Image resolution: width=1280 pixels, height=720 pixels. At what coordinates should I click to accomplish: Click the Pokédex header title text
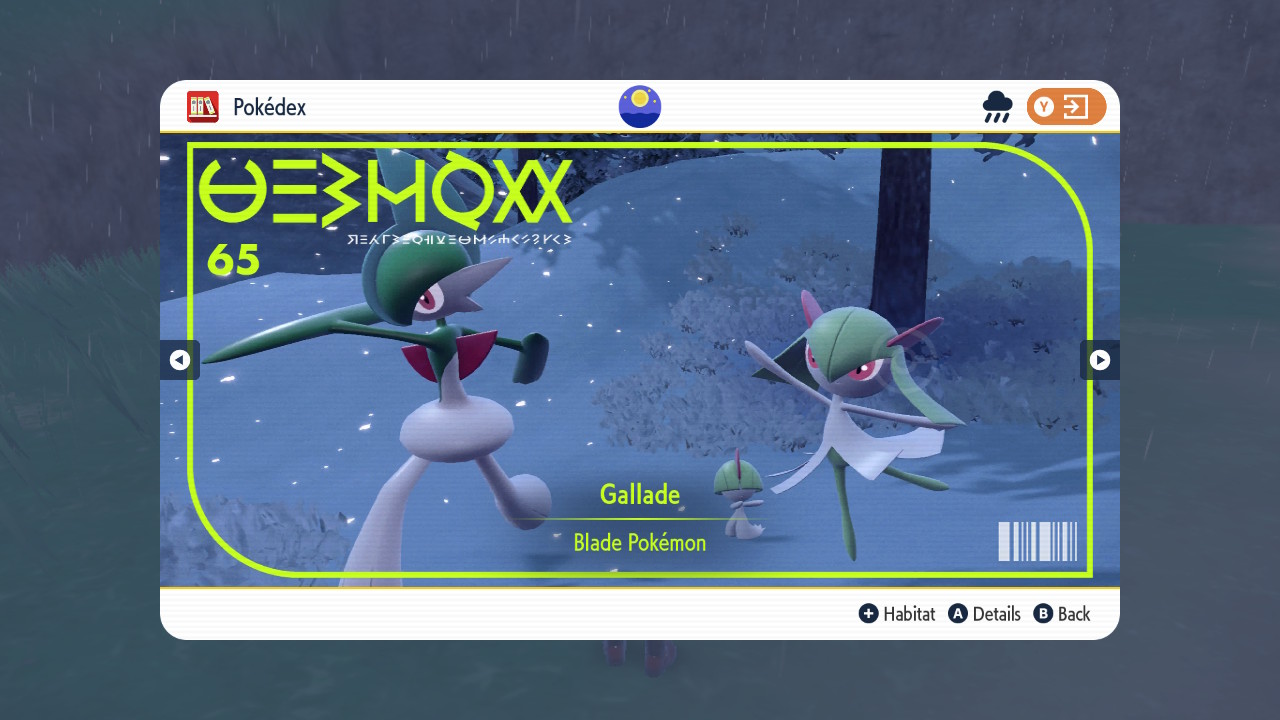click(271, 107)
